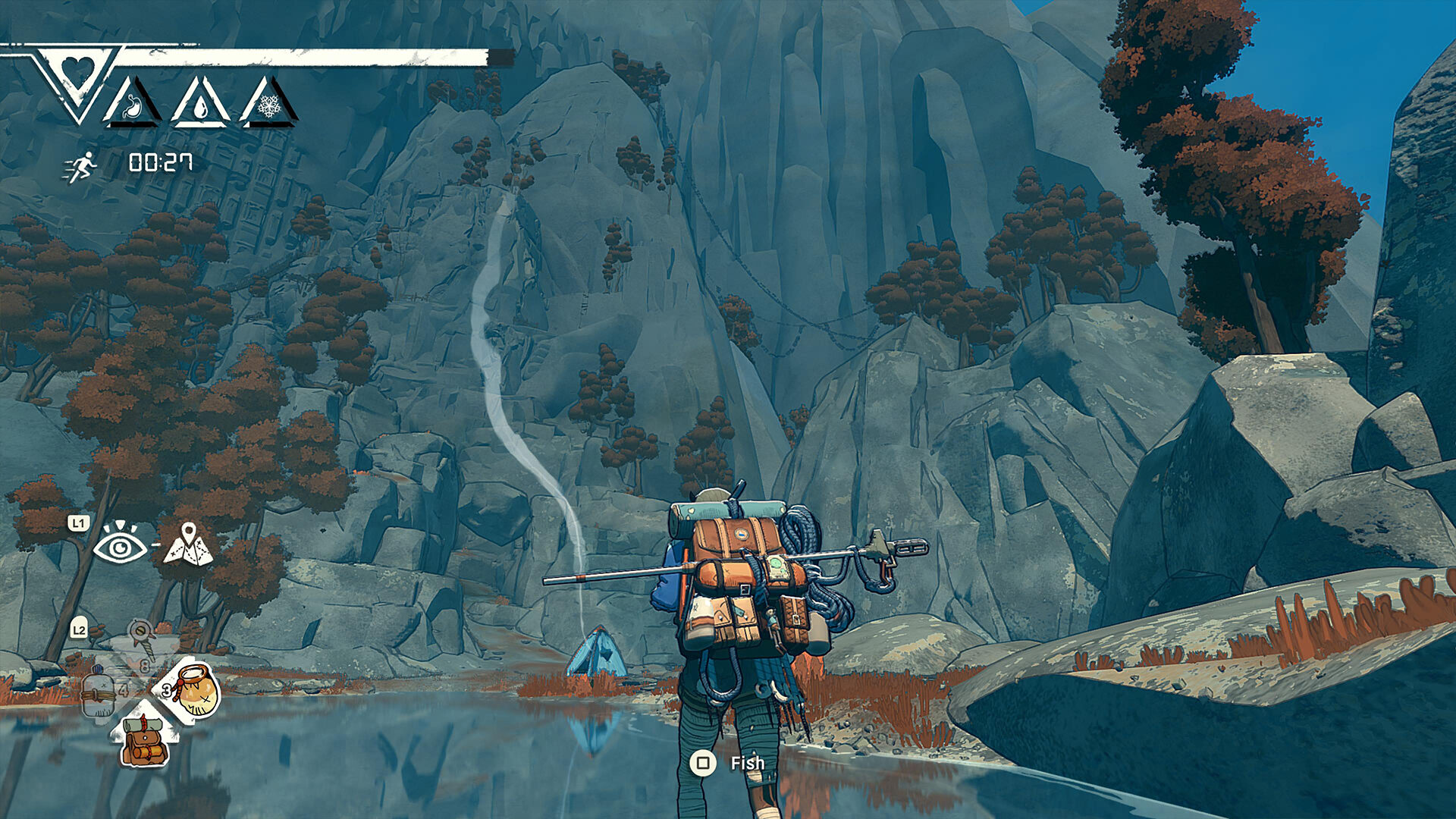The height and width of the screenshot is (819, 1456).
Task: Click the snowflake cold indicator
Action: point(269,107)
